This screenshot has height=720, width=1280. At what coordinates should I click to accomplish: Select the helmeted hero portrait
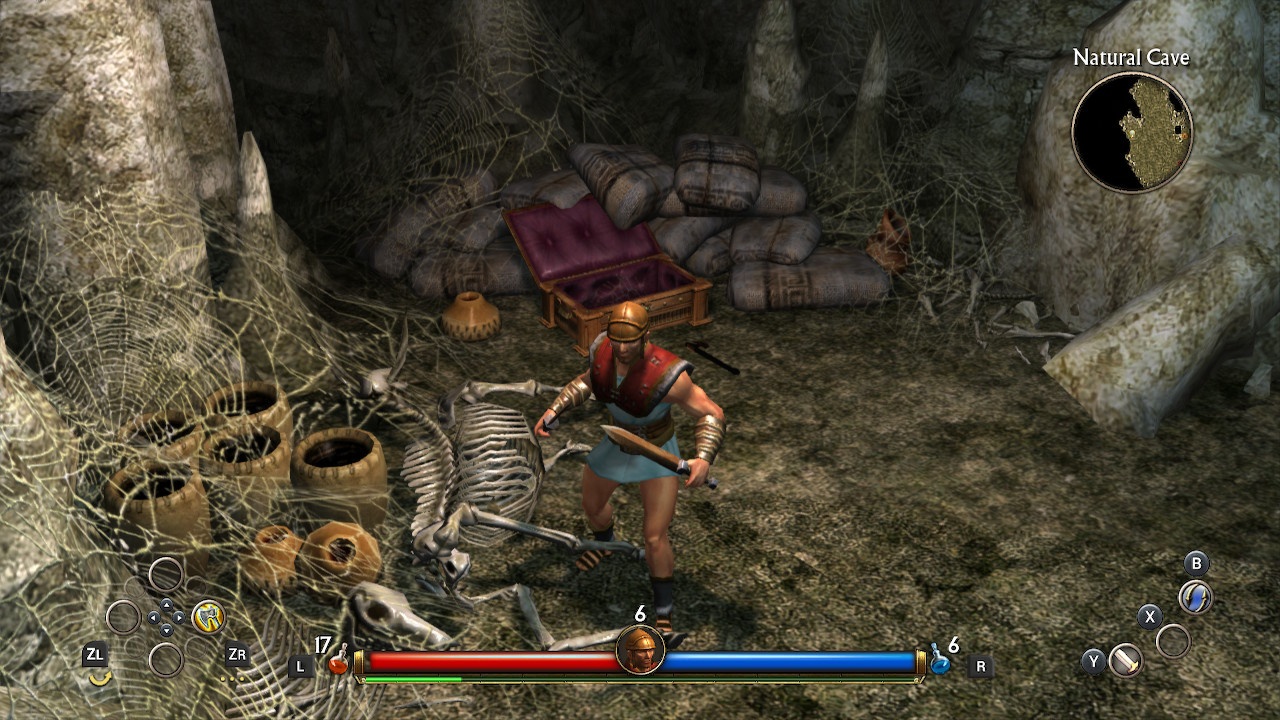(x=640, y=651)
